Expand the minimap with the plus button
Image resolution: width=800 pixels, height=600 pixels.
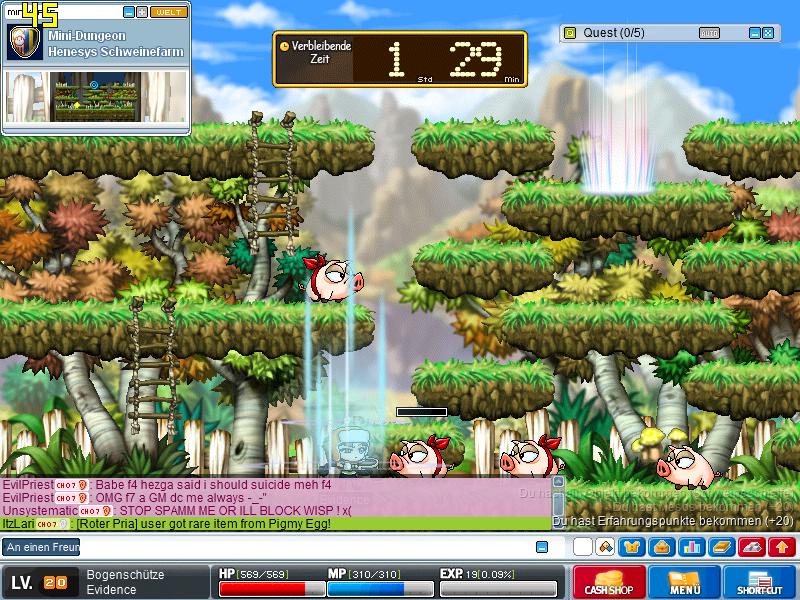pos(142,12)
